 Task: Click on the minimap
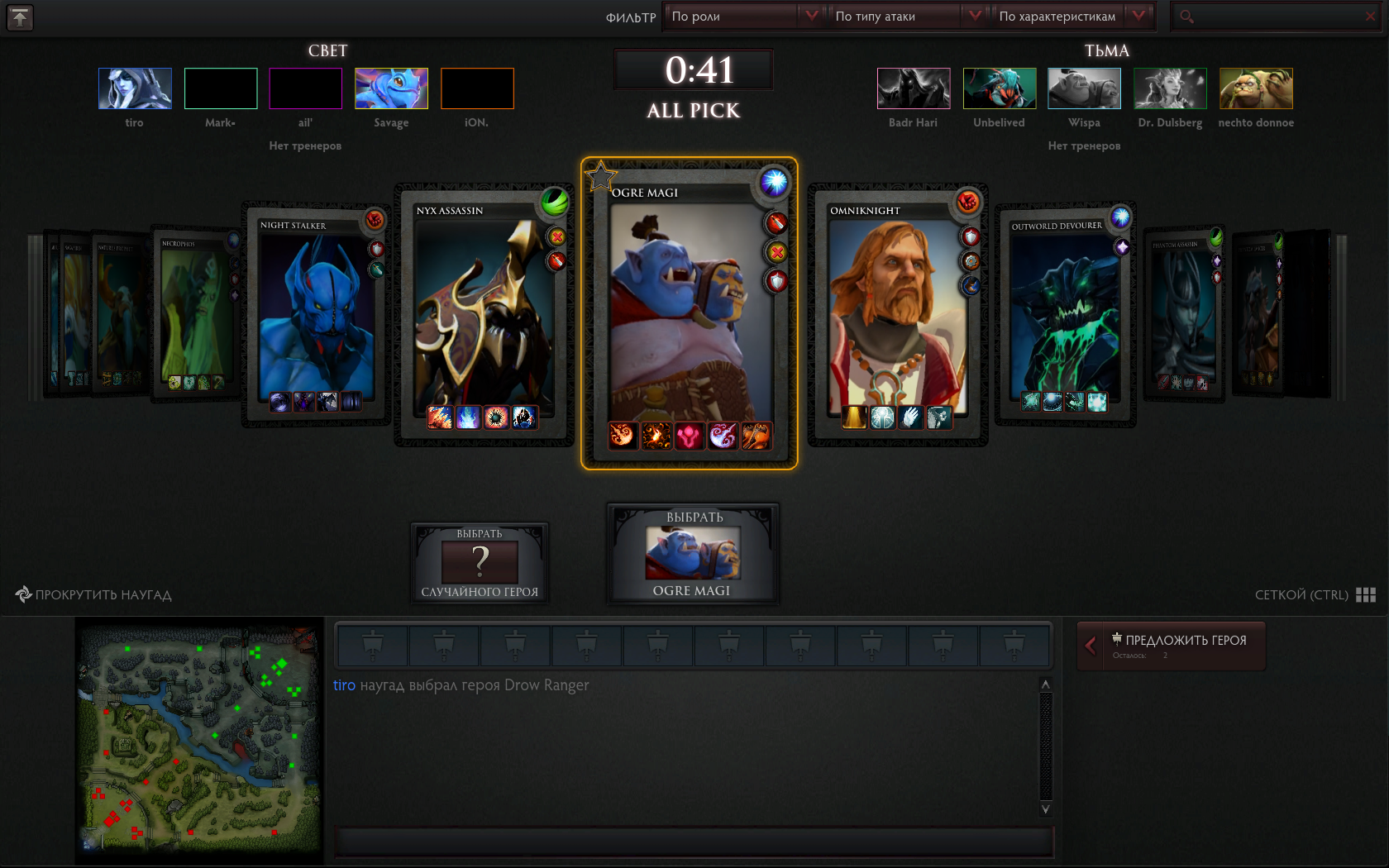199,740
